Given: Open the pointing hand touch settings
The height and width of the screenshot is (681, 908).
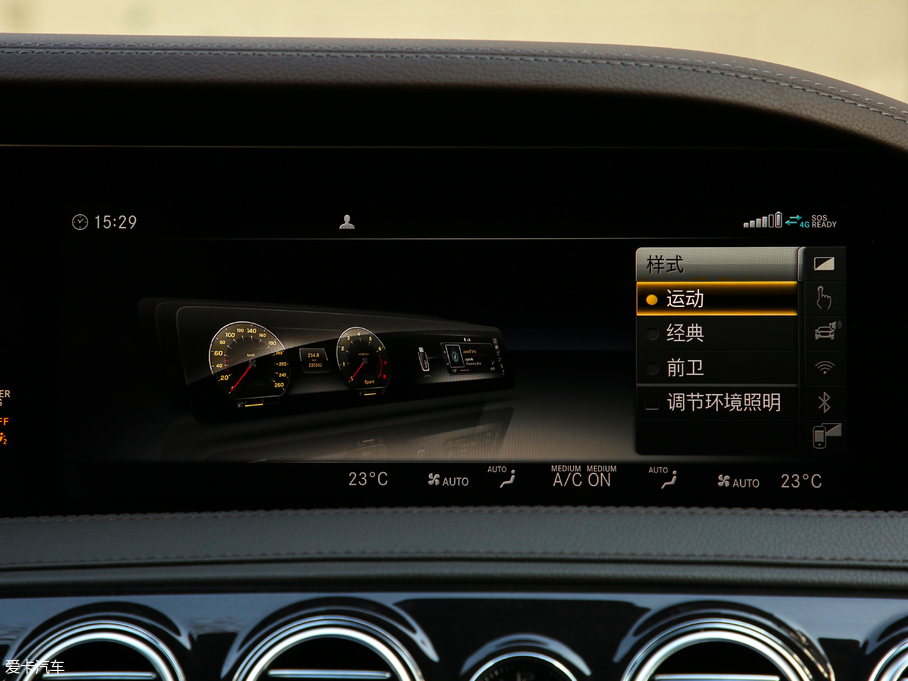Looking at the screenshot, I should coord(824,298).
